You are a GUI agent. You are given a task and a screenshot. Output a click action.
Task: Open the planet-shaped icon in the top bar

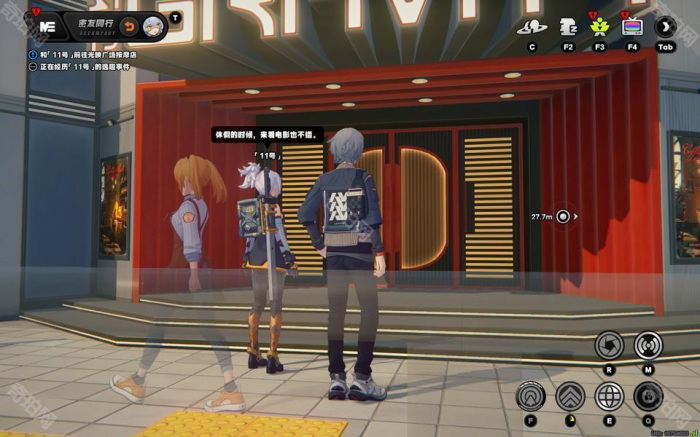[x=531, y=27]
